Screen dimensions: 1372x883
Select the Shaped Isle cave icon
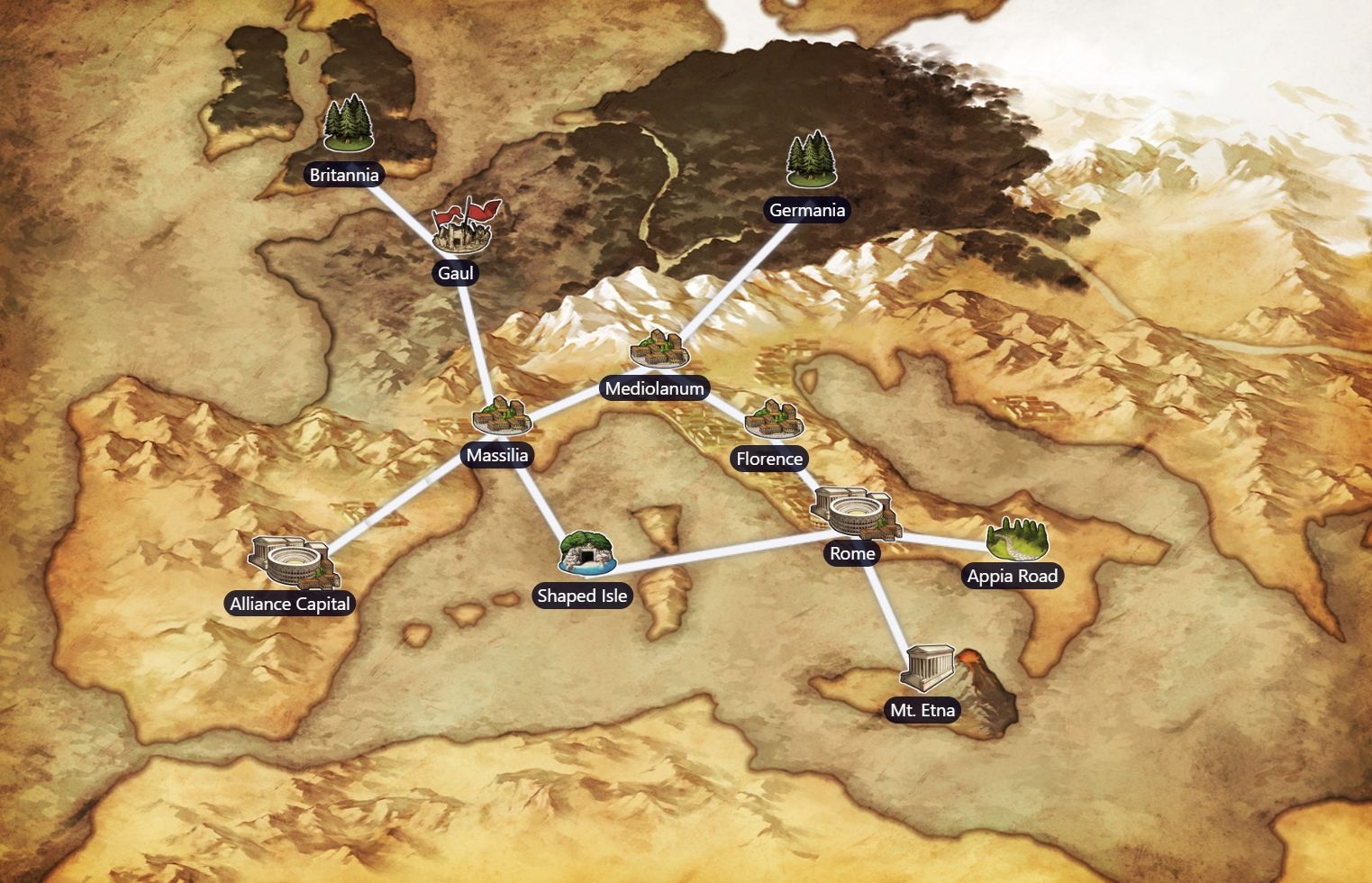coord(586,551)
